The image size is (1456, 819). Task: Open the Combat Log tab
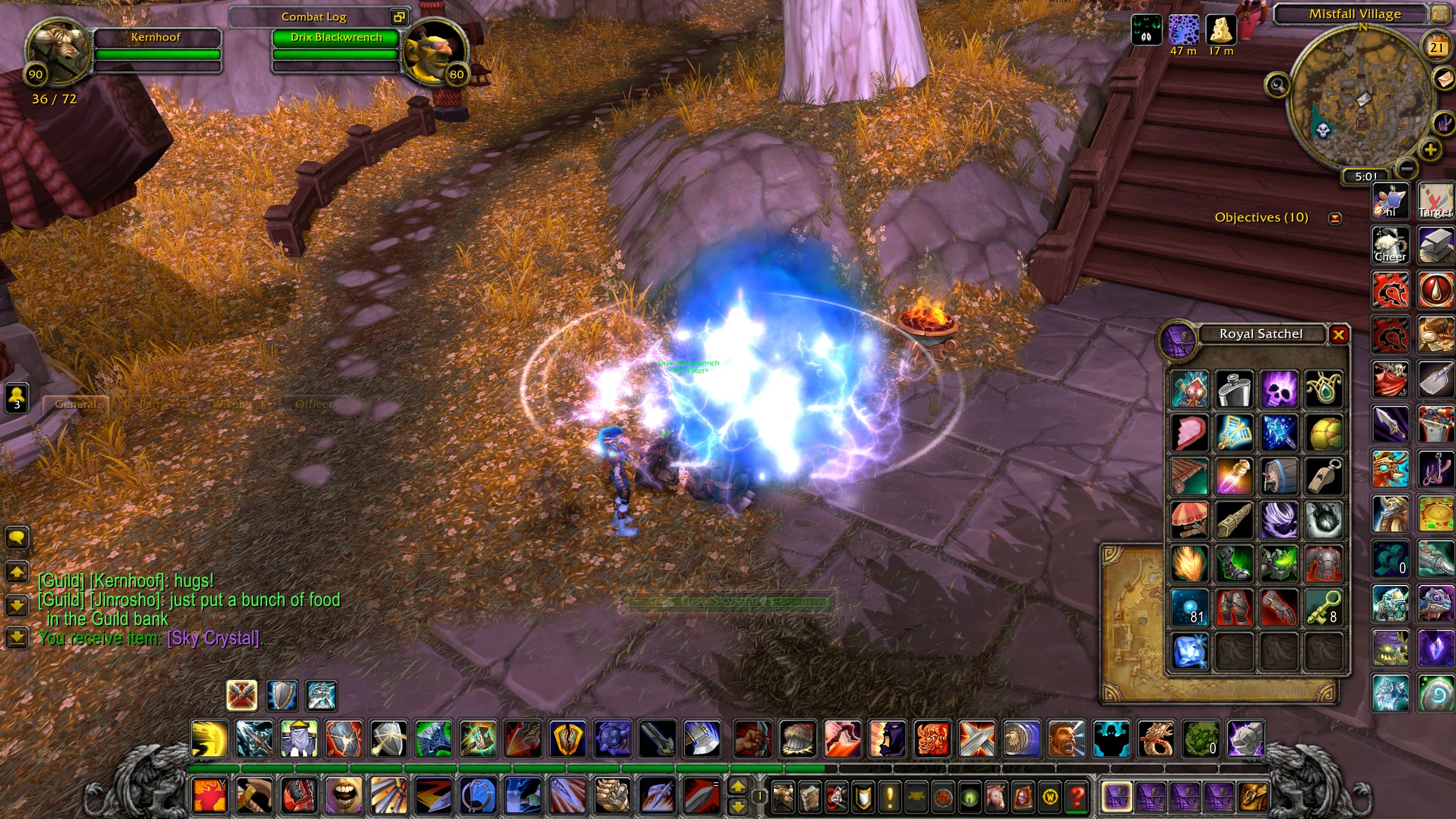click(x=314, y=17)
